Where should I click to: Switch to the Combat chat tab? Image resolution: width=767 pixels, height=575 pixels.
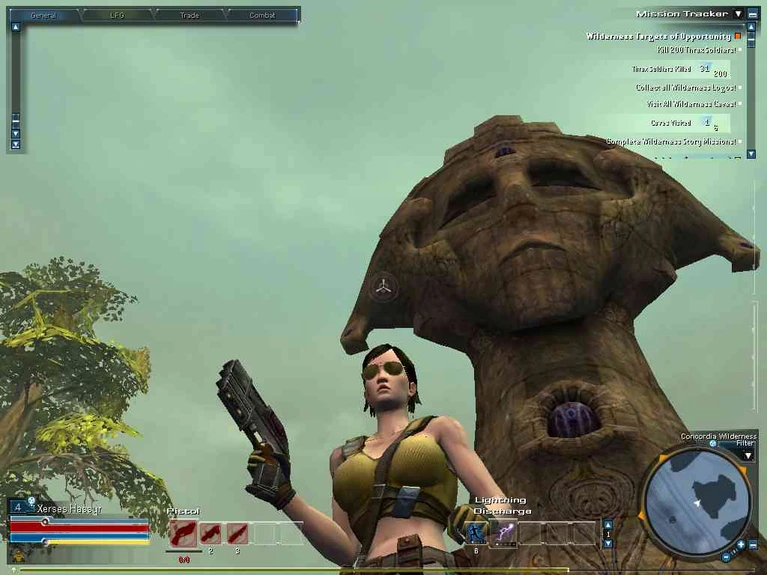[x=262, y=16]
